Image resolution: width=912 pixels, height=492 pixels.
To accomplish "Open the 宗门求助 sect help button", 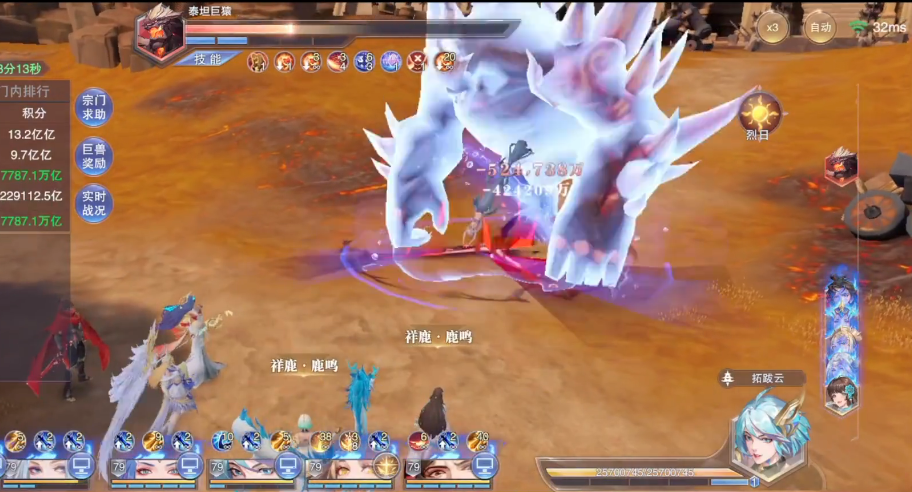I will pos(94,107).
